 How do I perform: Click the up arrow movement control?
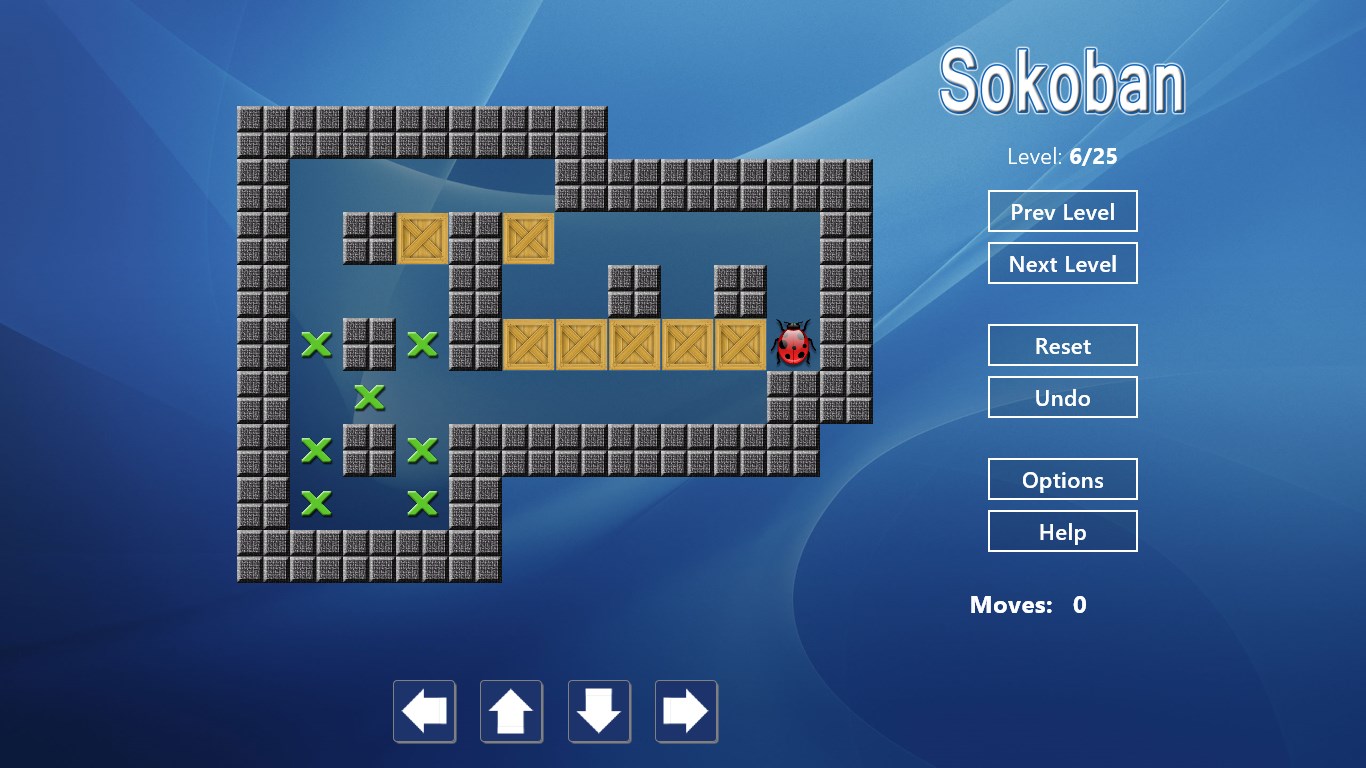[x=511, y=711]
